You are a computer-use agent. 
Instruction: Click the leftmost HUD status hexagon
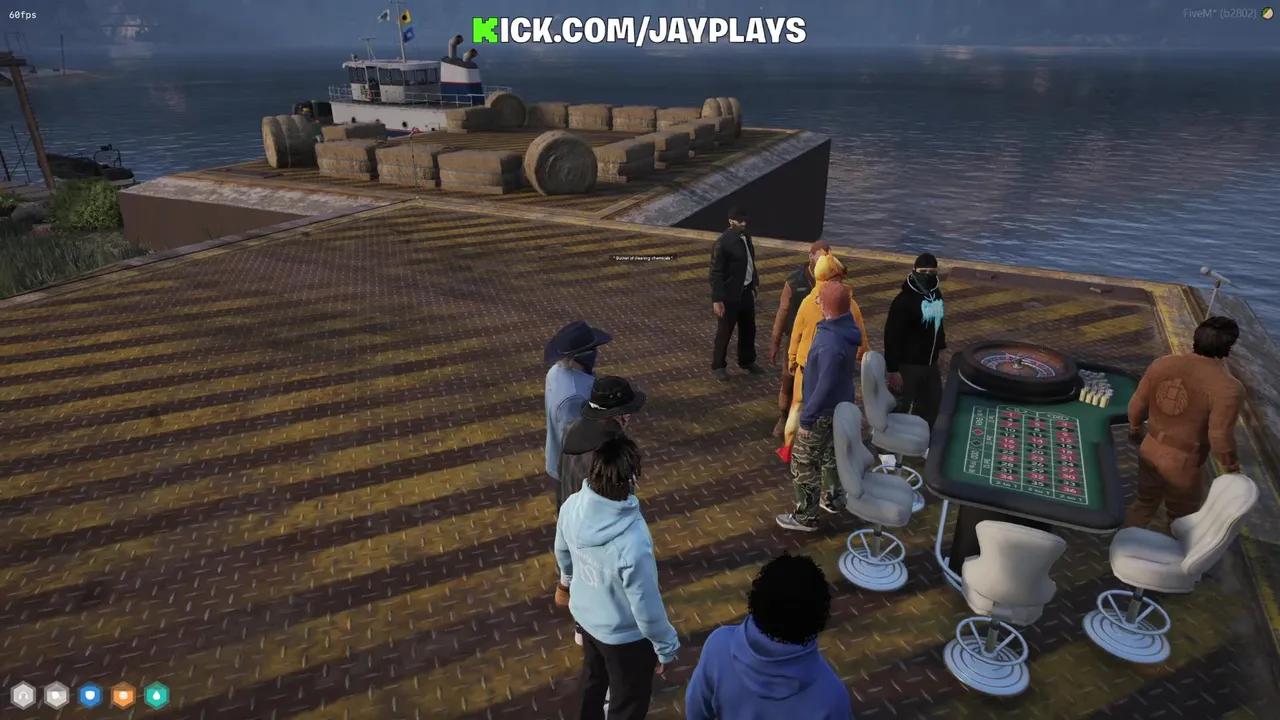[x=22, y=695]
